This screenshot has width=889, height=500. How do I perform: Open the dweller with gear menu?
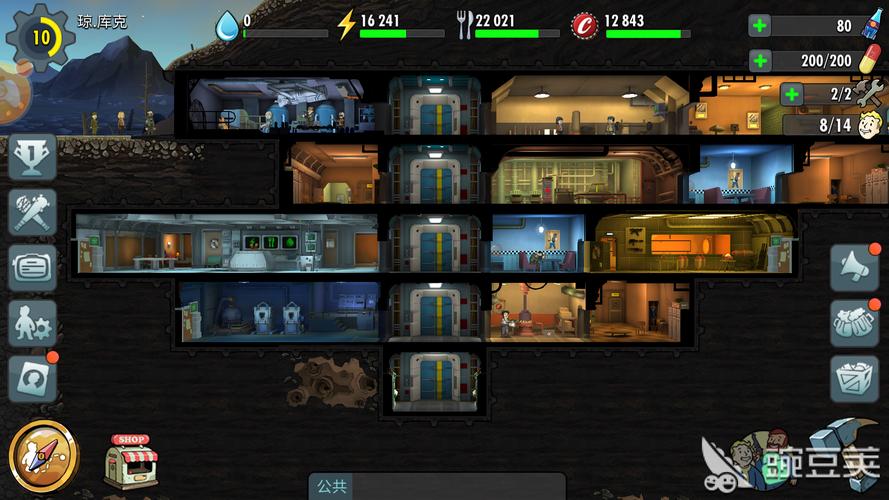(32, 323)
